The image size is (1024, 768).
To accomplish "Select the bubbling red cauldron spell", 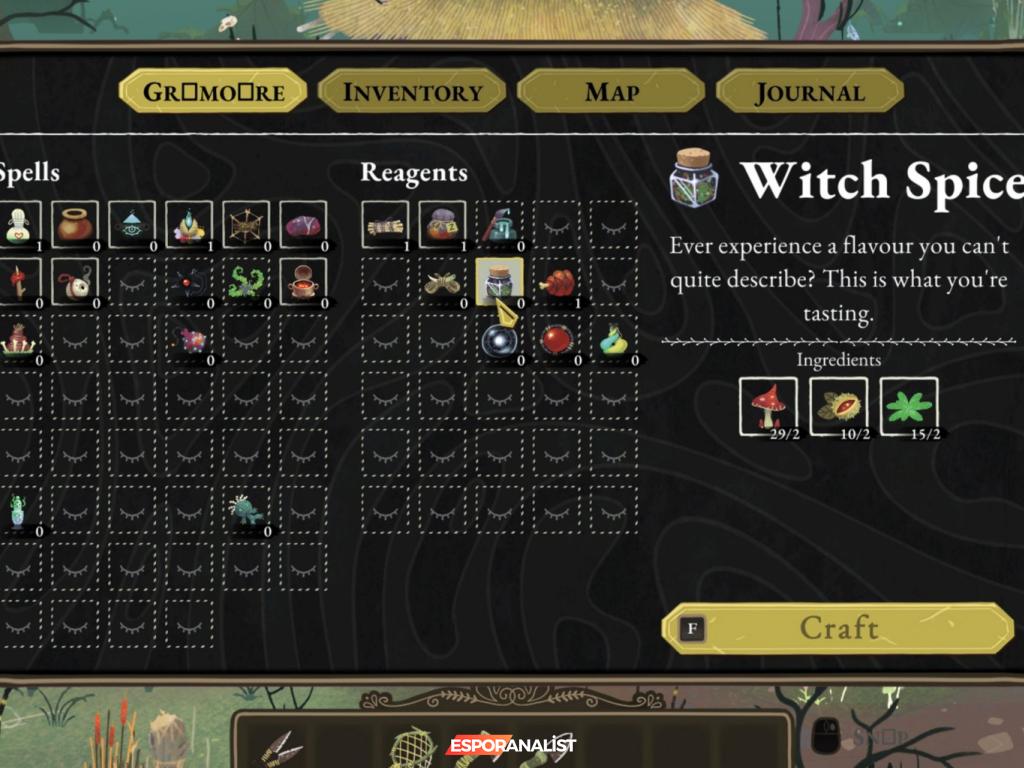I will coord(302,283).
